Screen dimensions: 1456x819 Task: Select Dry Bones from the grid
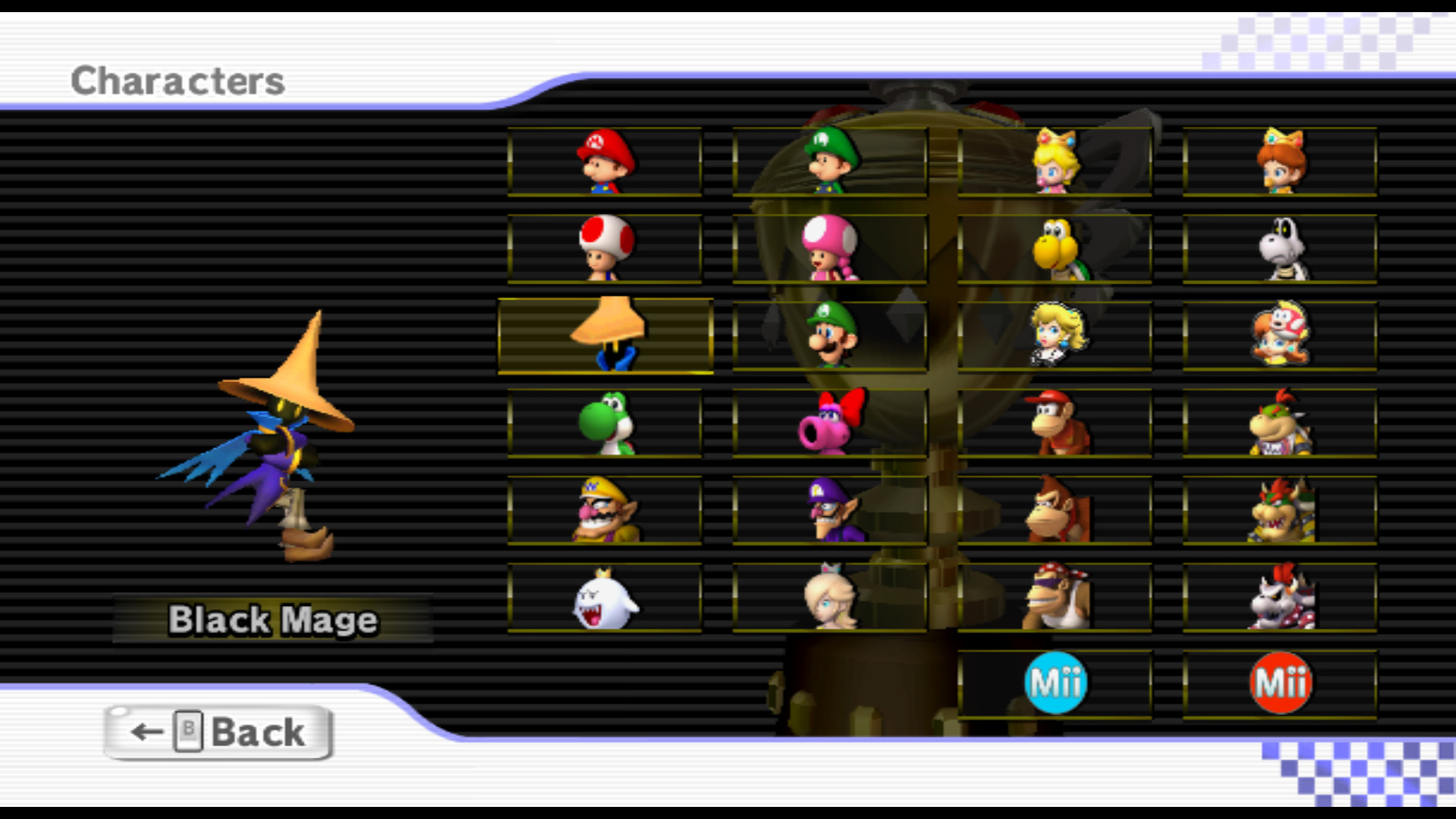[1280, 249]
